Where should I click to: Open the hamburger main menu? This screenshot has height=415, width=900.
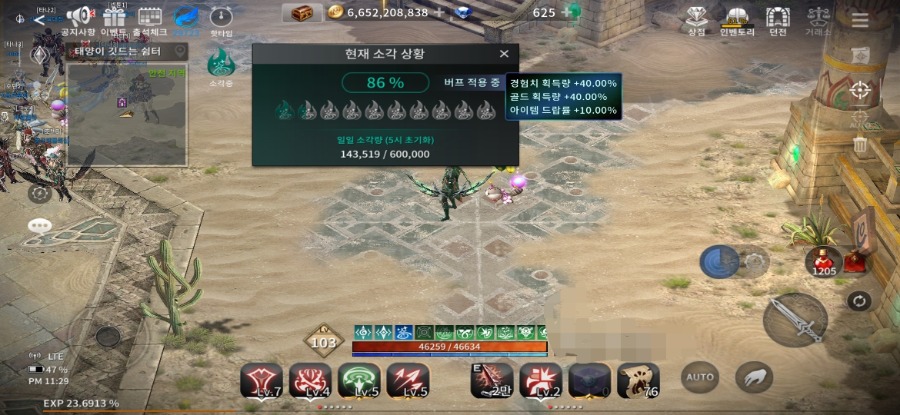click(x=860, y=20)
